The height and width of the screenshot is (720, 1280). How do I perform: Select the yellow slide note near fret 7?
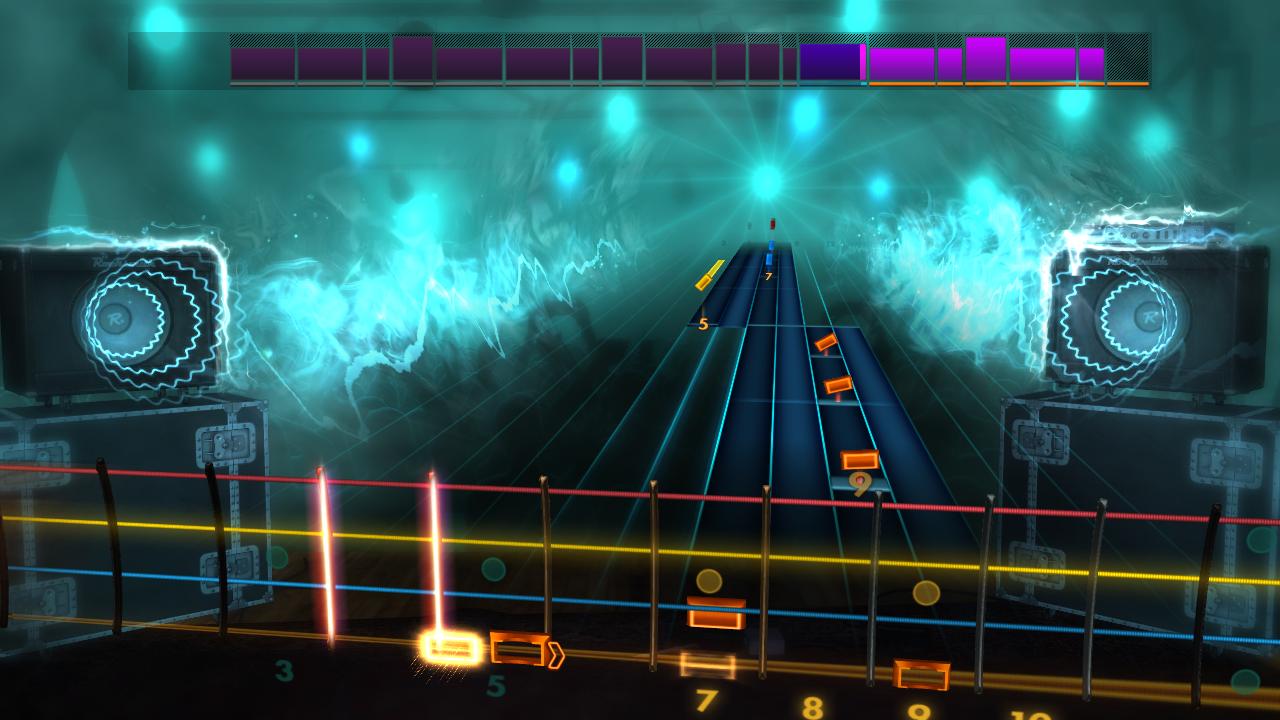coord(706,272)
